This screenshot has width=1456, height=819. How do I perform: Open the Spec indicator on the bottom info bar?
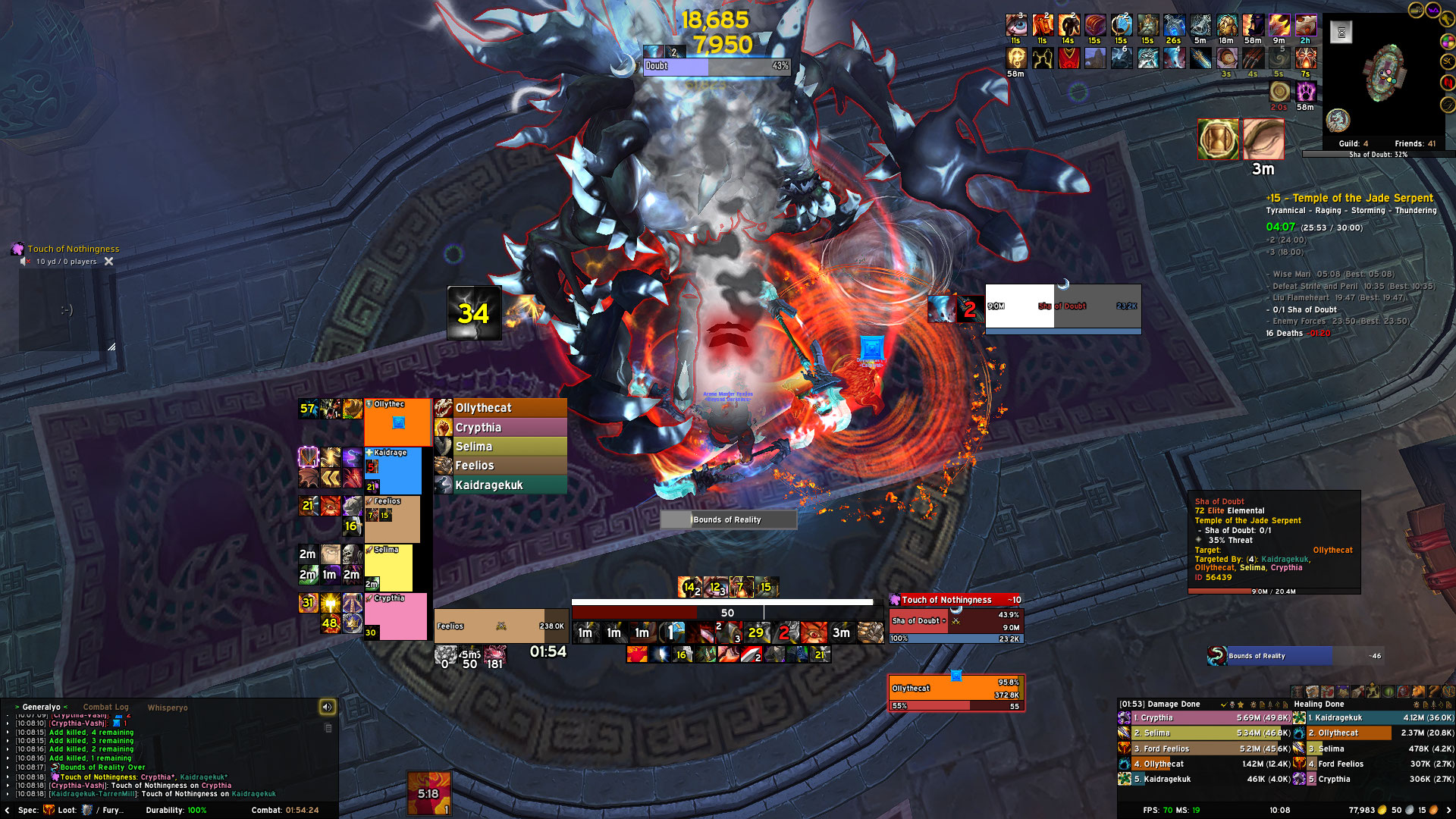coord(36,810)
